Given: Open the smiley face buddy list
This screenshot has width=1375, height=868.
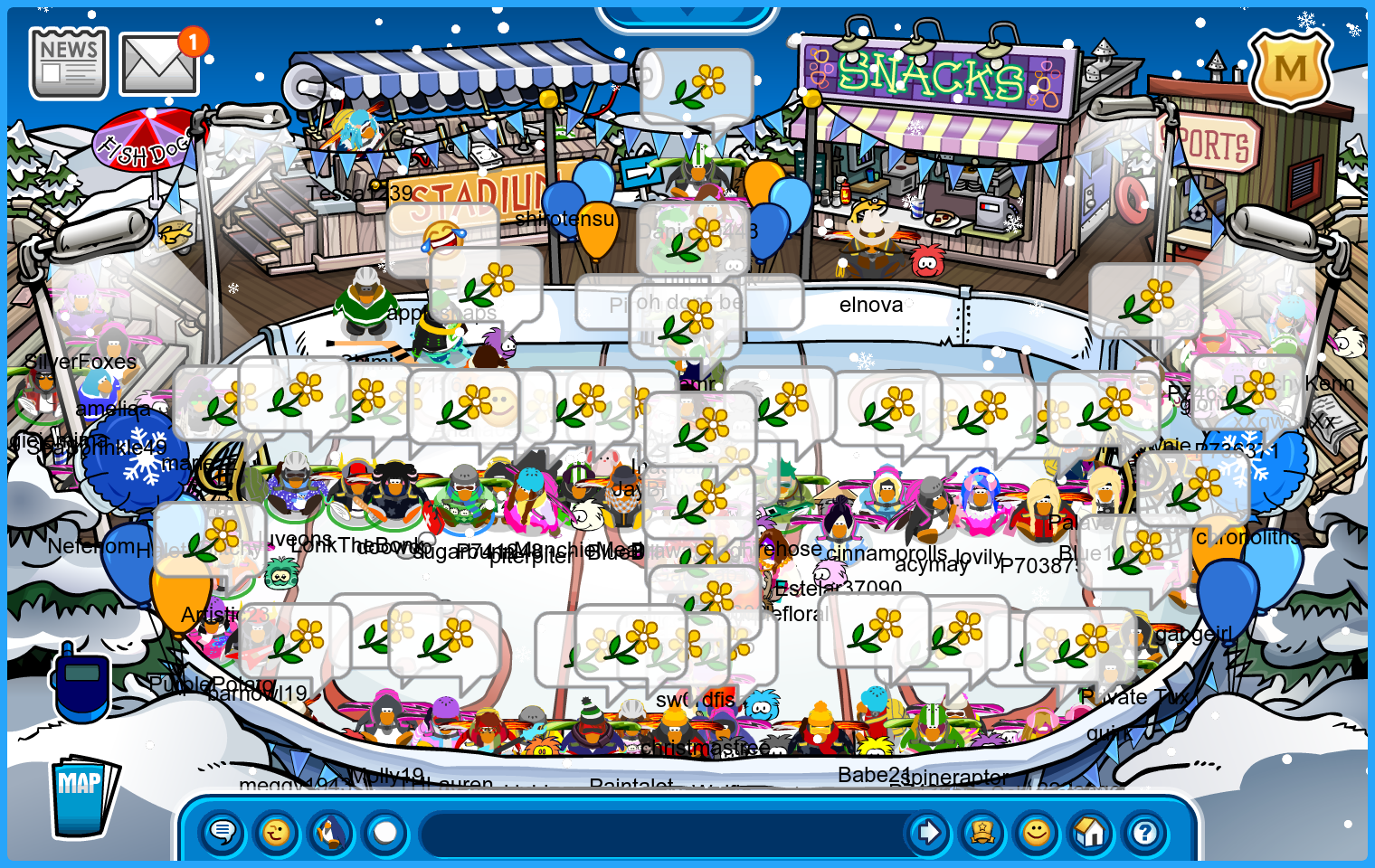Looking at the screenshot, I should click(x=1037, y=832).
